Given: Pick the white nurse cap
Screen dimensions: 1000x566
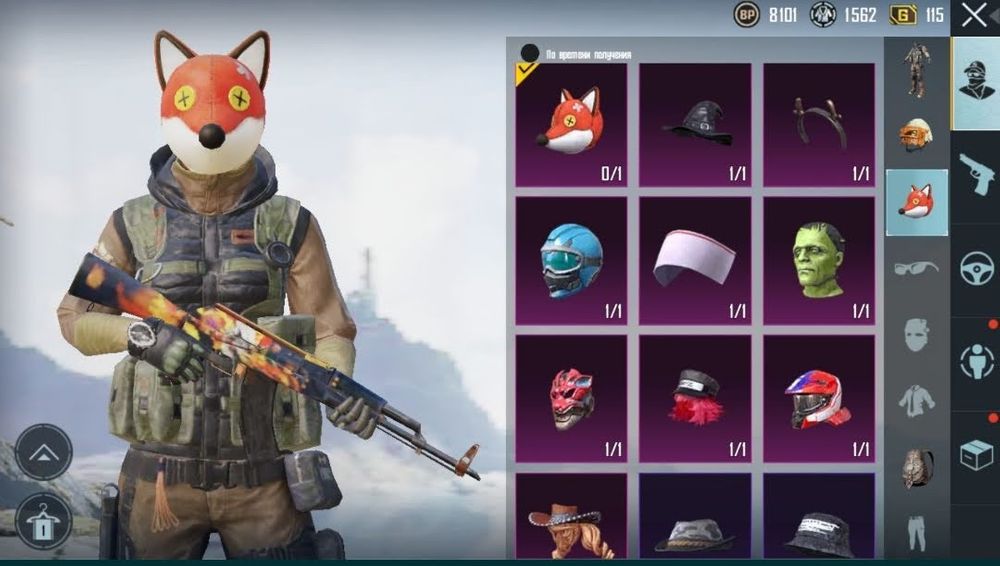Looking at the screenshot, I should tap(695, 260).
